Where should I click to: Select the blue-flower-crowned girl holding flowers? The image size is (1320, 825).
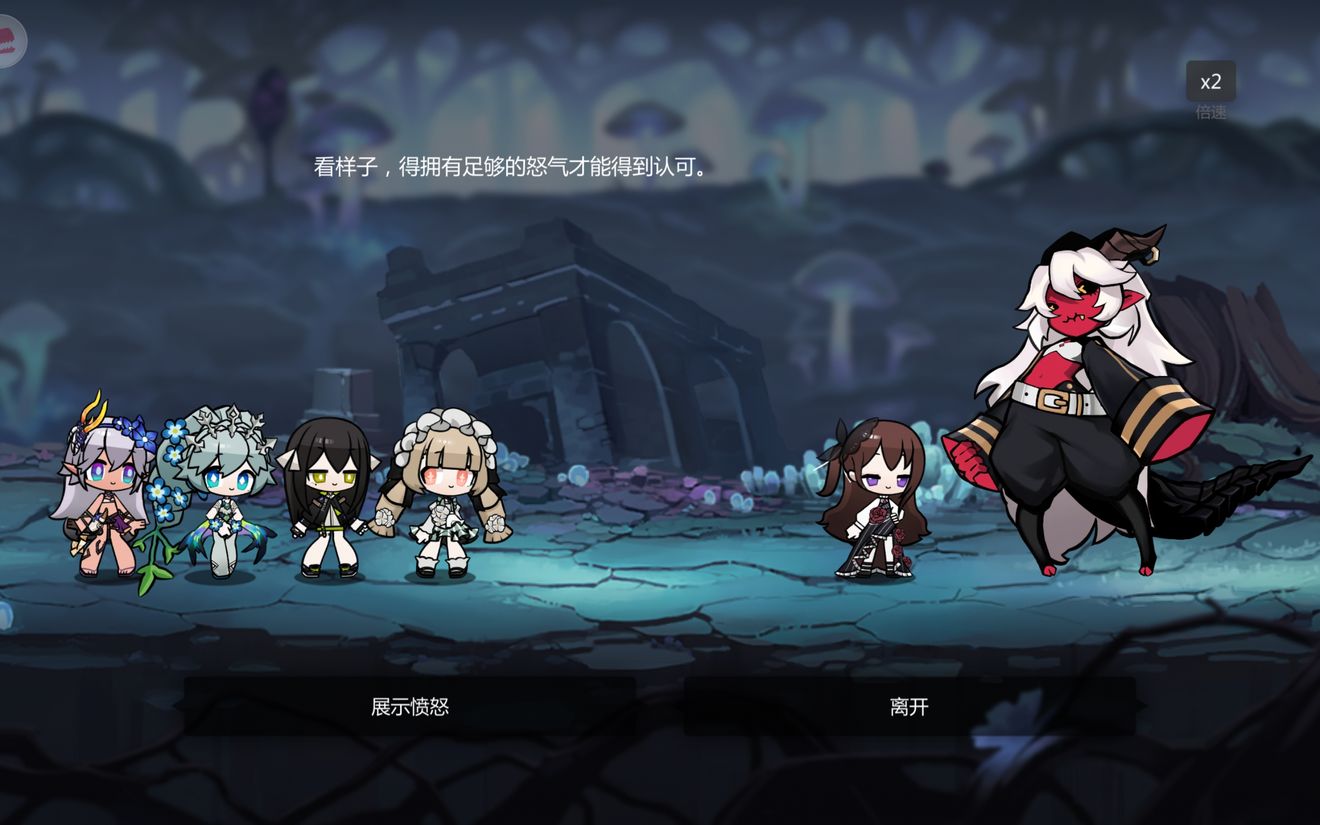(220, 490)
